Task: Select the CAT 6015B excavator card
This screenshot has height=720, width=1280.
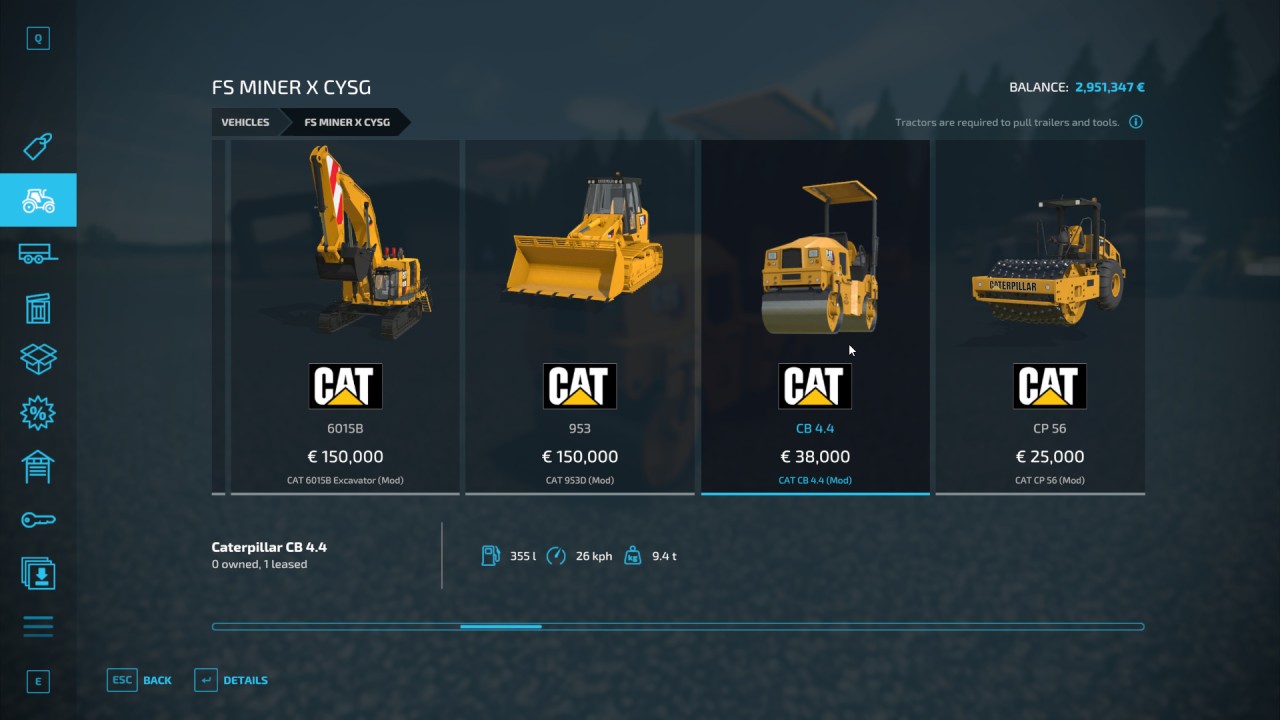Action: (x=345, y=316)
